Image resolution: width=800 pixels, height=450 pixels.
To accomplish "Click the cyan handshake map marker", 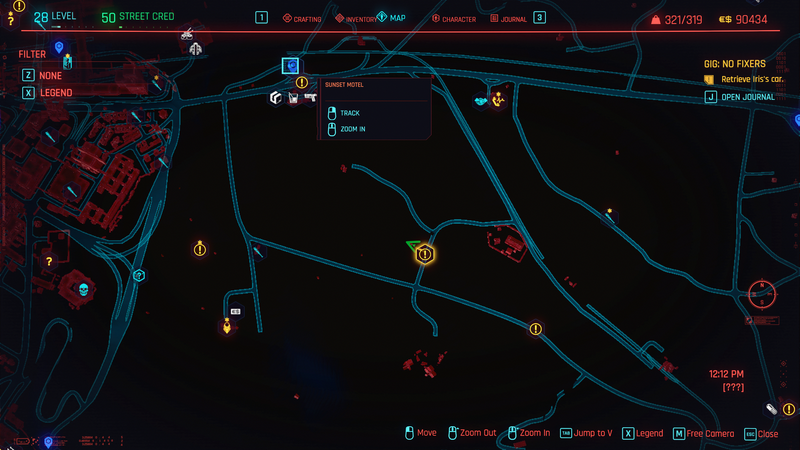I will [x=480, y=100].
